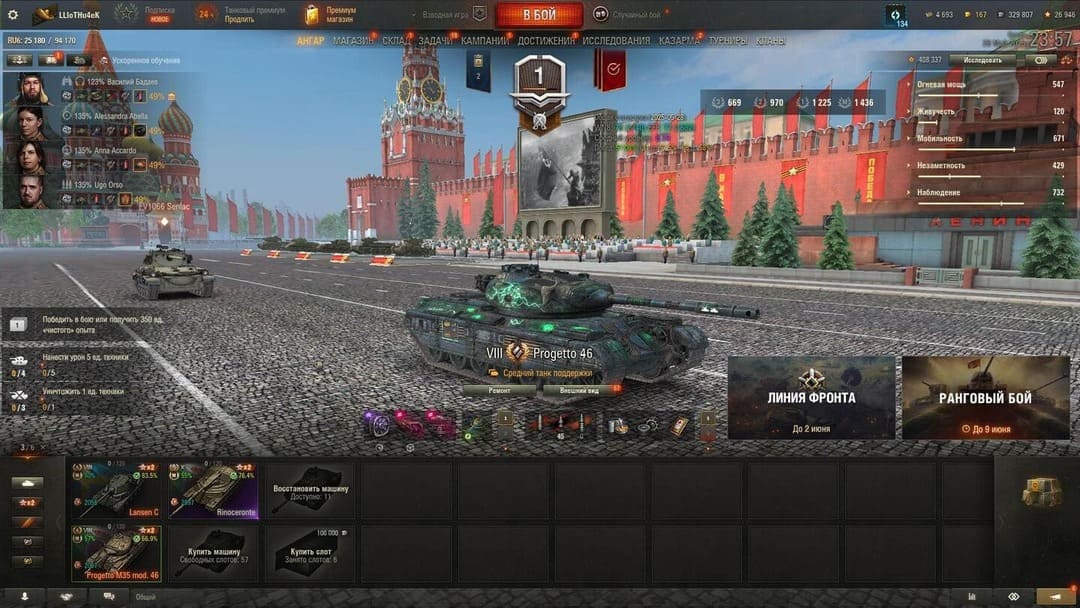Screen dimensions: 1080x608
Task: Open the Общий chat channel
Action: click(146, 597)
